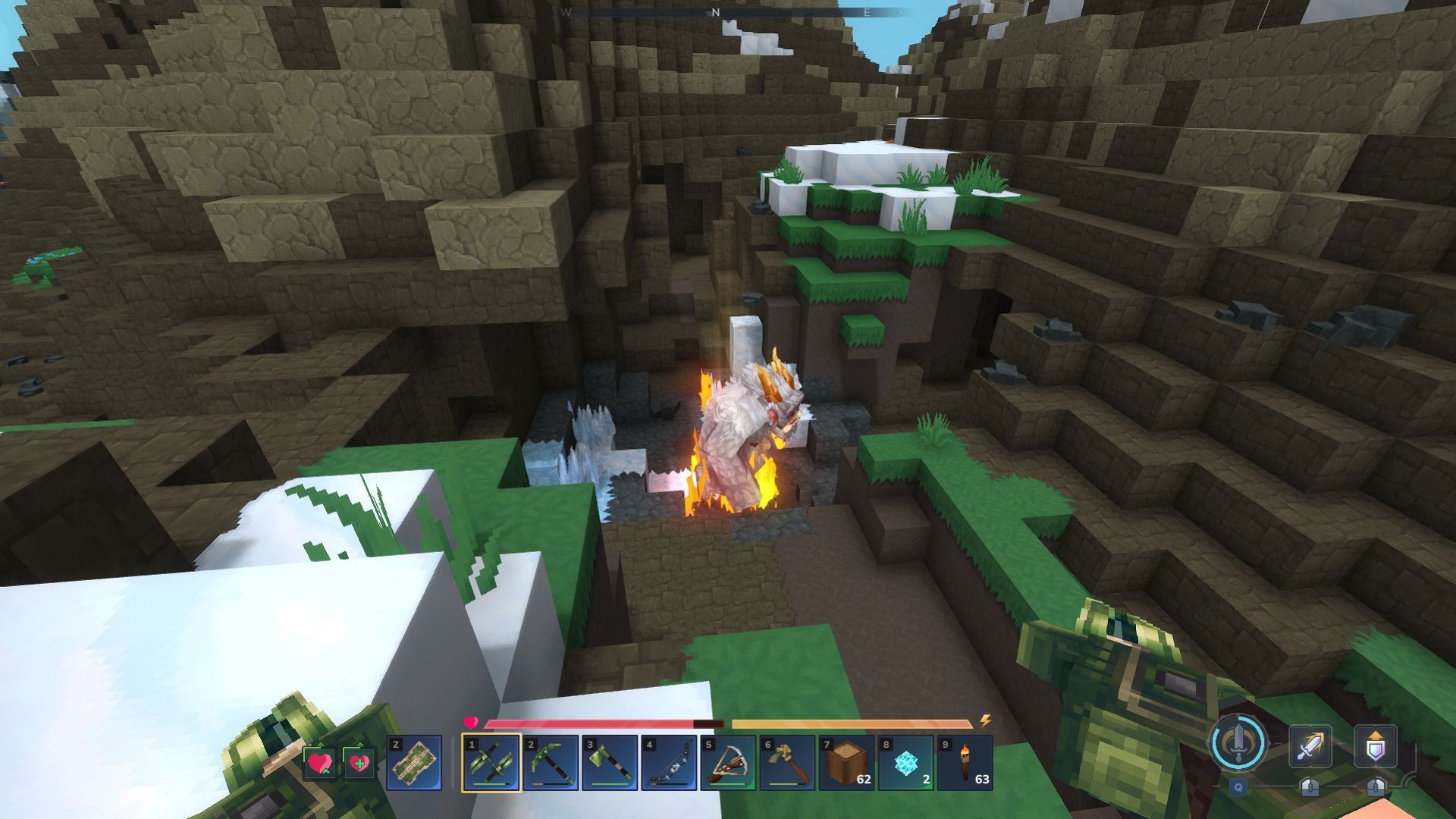Click the heart with green plus buff icon
Image resolution: width=1456 pixels, height=819 pixels.
(x=359, y=763)
